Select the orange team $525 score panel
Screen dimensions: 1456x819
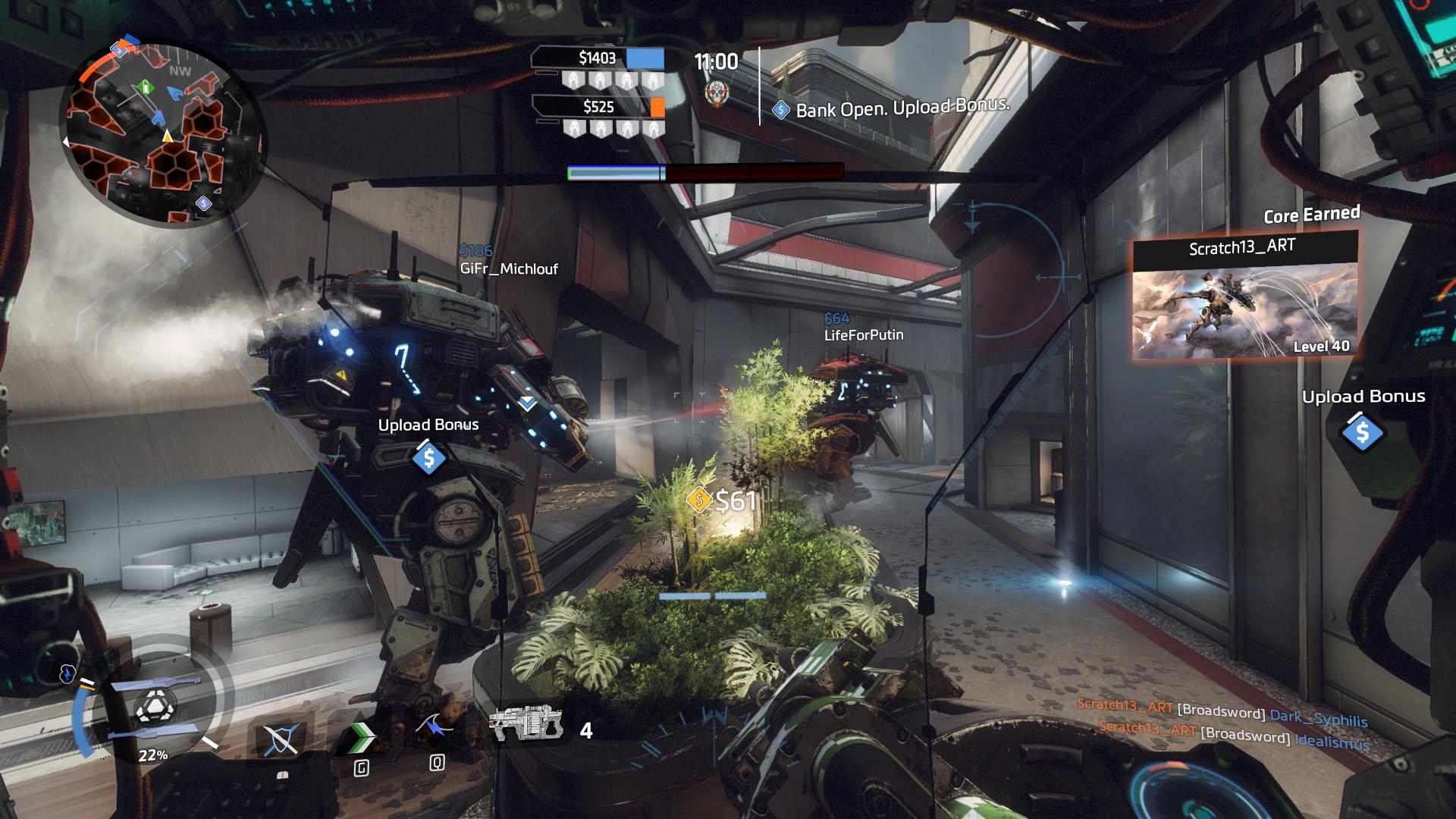[598, 107]
